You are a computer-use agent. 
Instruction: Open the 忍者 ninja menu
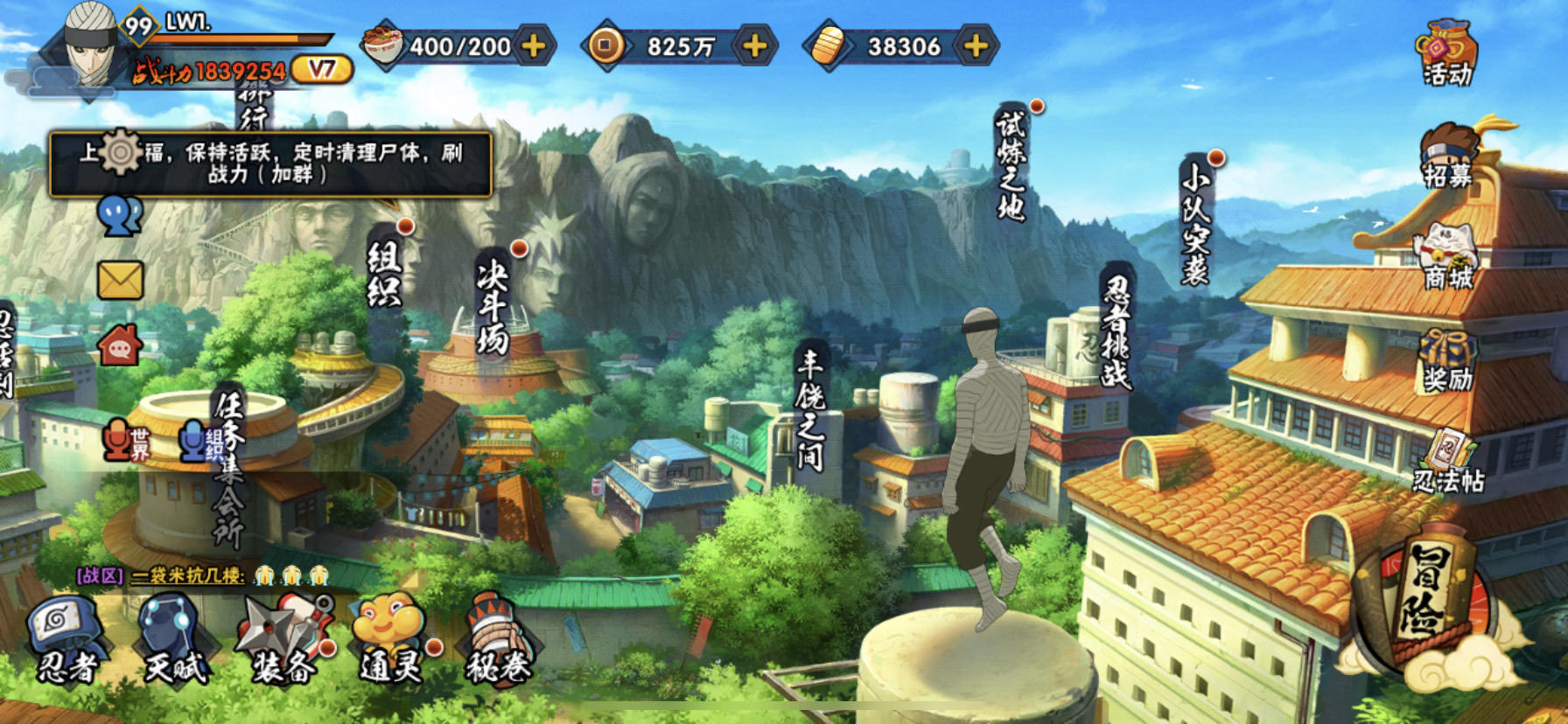66,640
